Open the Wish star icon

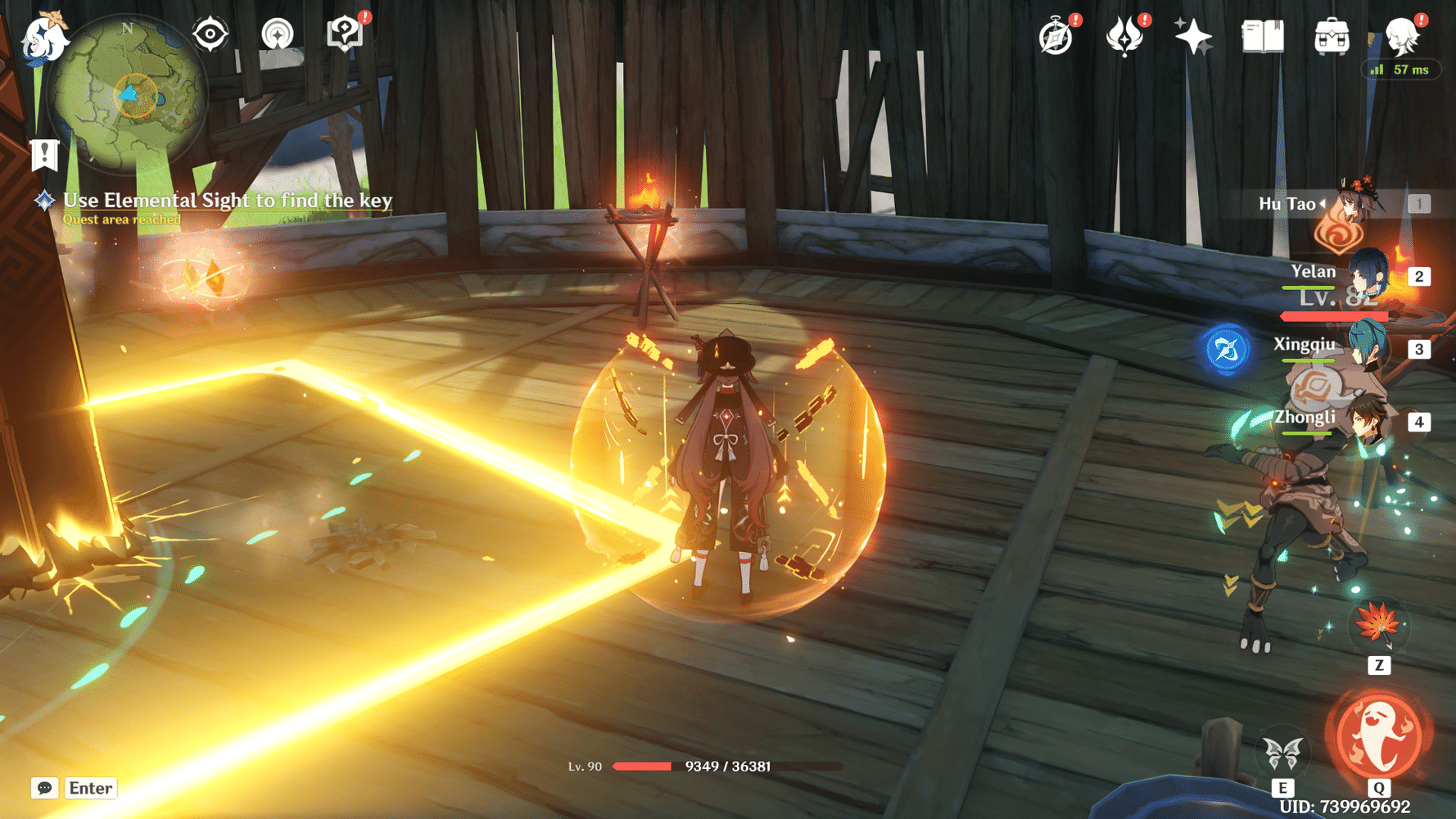pos(1193,37)
